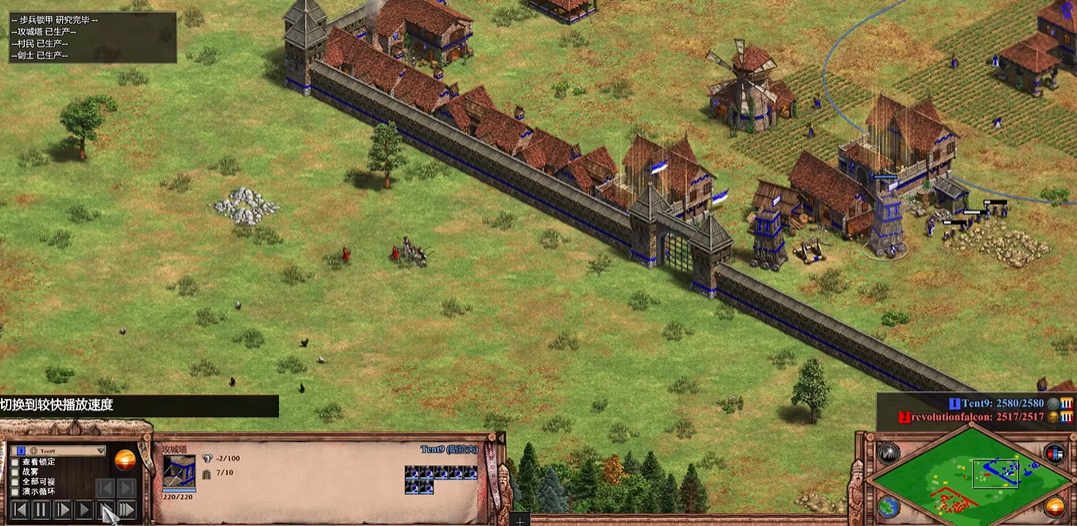Toggle the 演示循环 checkbox
The image size is (1077, 526).
point(15,492)
